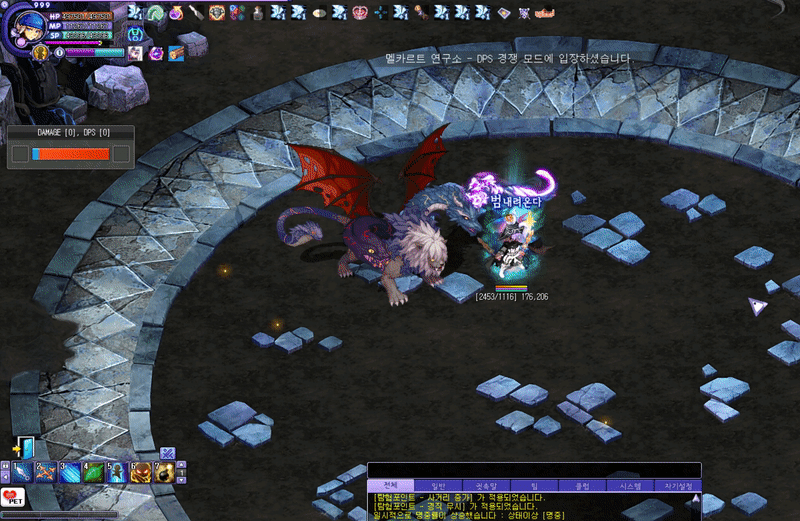The image size is (800, 521).
Task: Click the chat text input box
Action: [x=534, y=470]
